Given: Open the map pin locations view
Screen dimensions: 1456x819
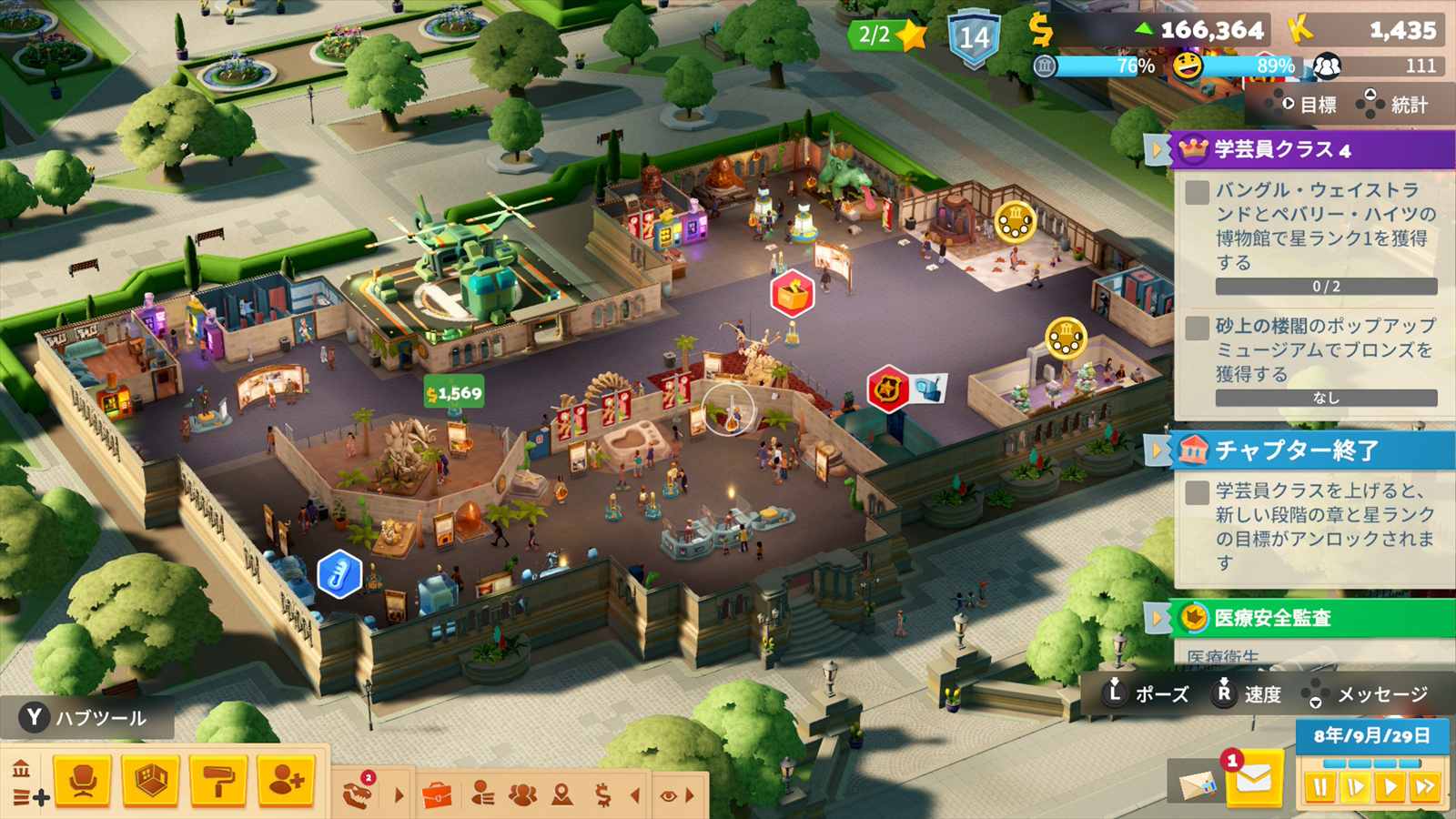Looking at the screenshot, I should [x=562, y=795].
